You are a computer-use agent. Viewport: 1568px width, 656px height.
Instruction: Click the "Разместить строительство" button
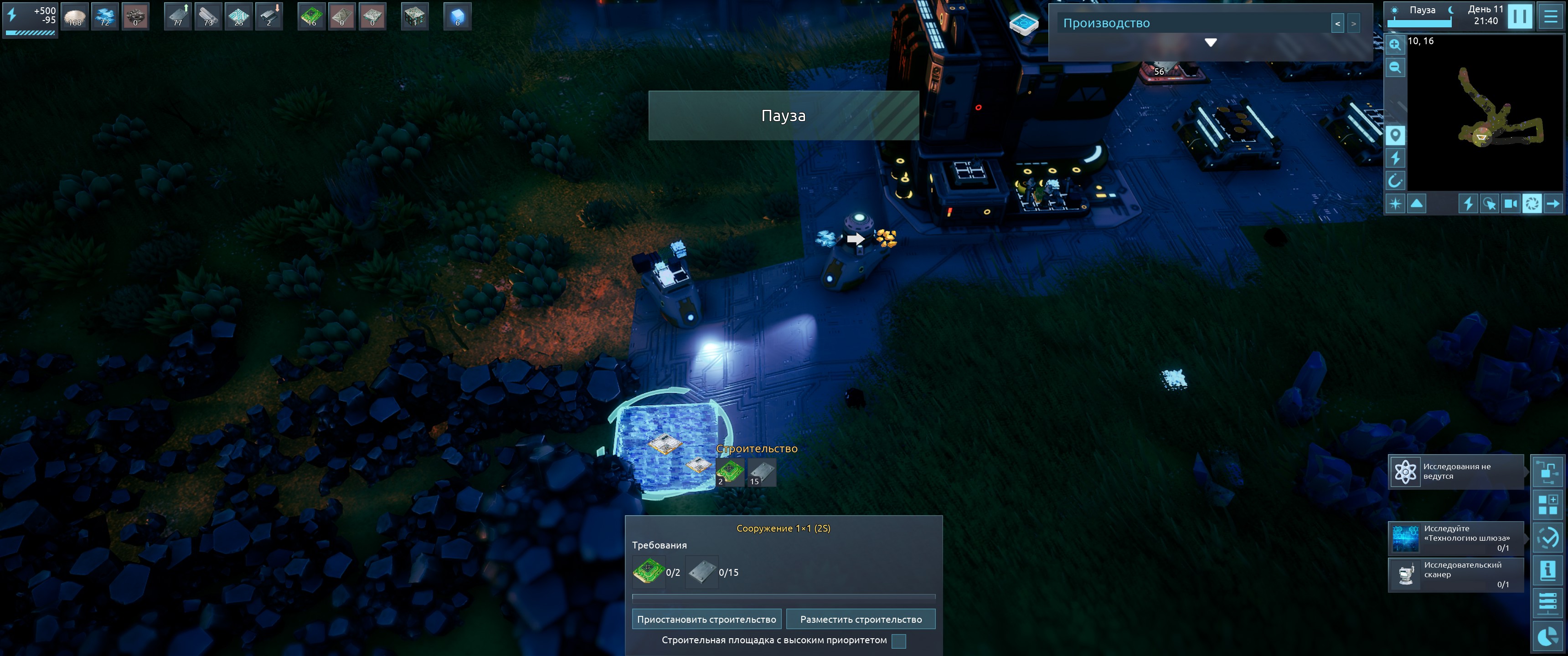[x=860, y=619]
